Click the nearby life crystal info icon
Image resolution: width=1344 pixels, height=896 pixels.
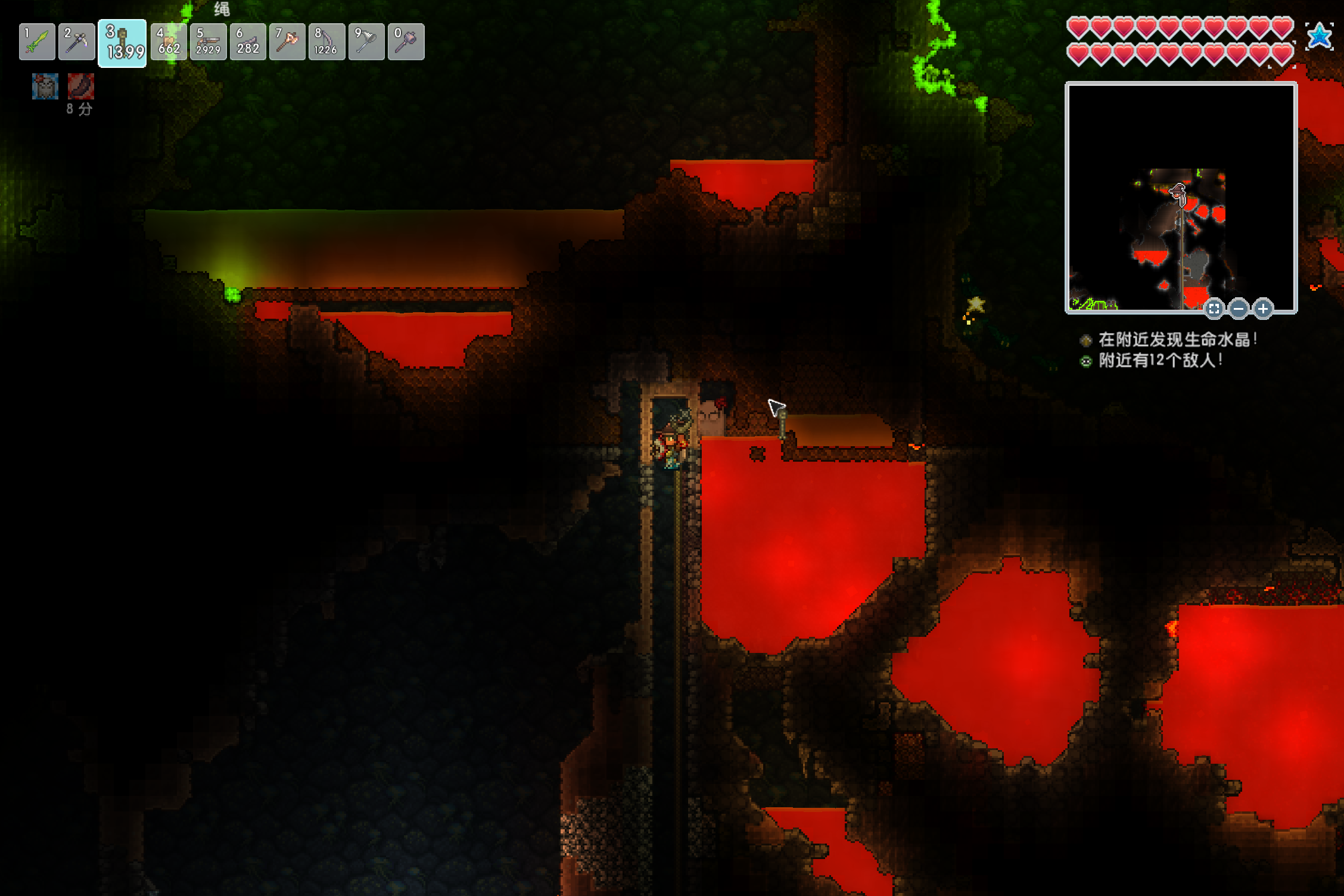coord(1086,340)
